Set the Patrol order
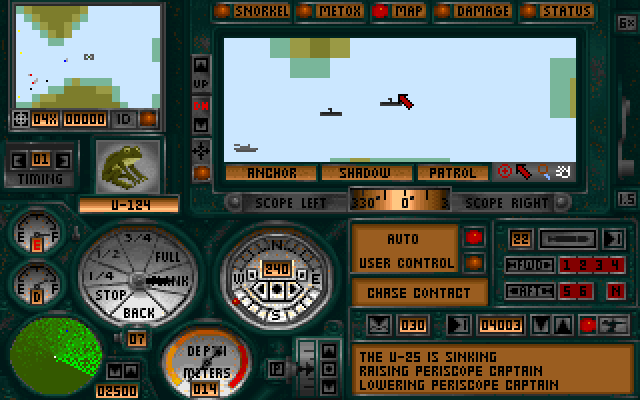 tap(452, 172)
